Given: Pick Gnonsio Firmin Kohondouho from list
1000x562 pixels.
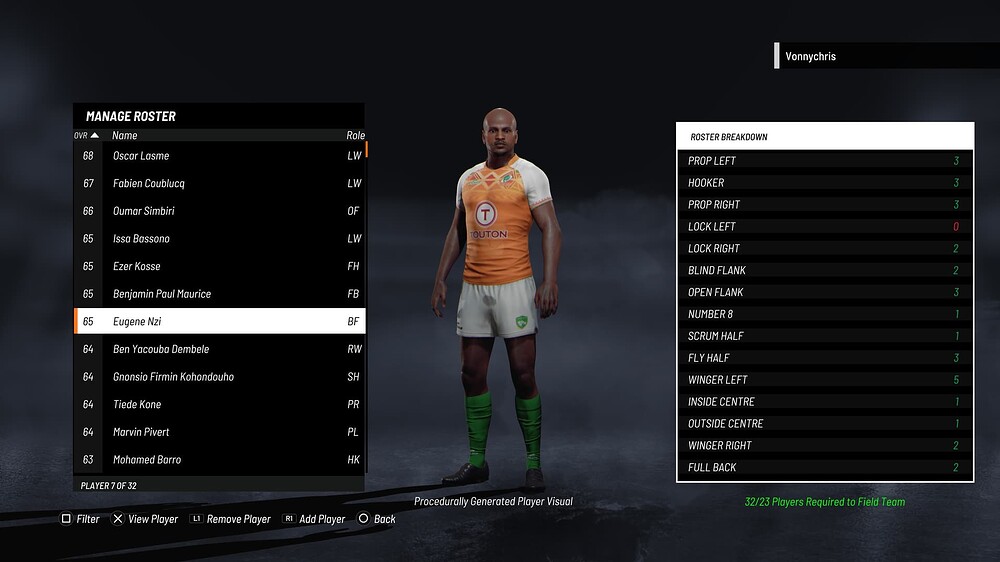Looking at the screenshot, I should pos(219,377).
